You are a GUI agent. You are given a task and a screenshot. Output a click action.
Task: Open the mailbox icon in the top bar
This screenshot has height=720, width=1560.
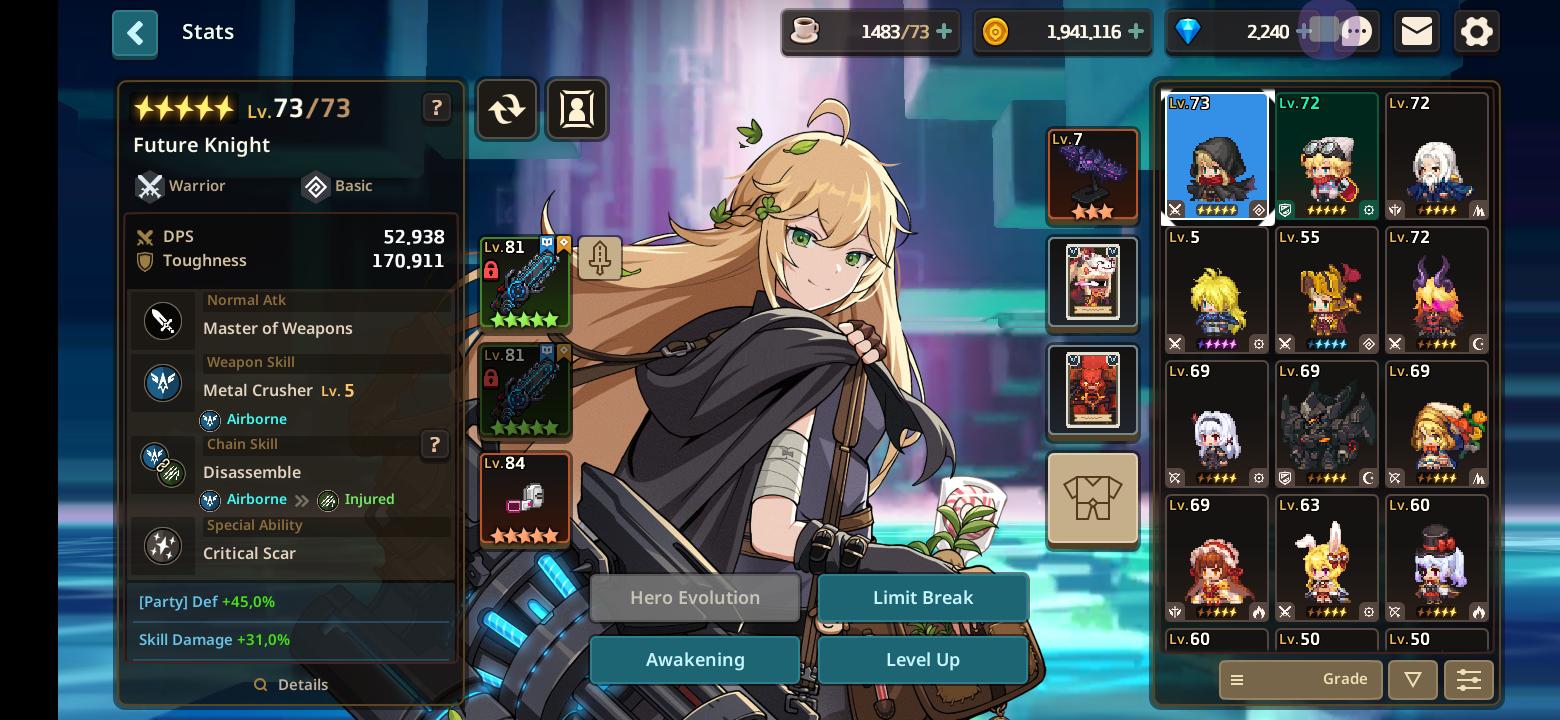[1416, 31]
